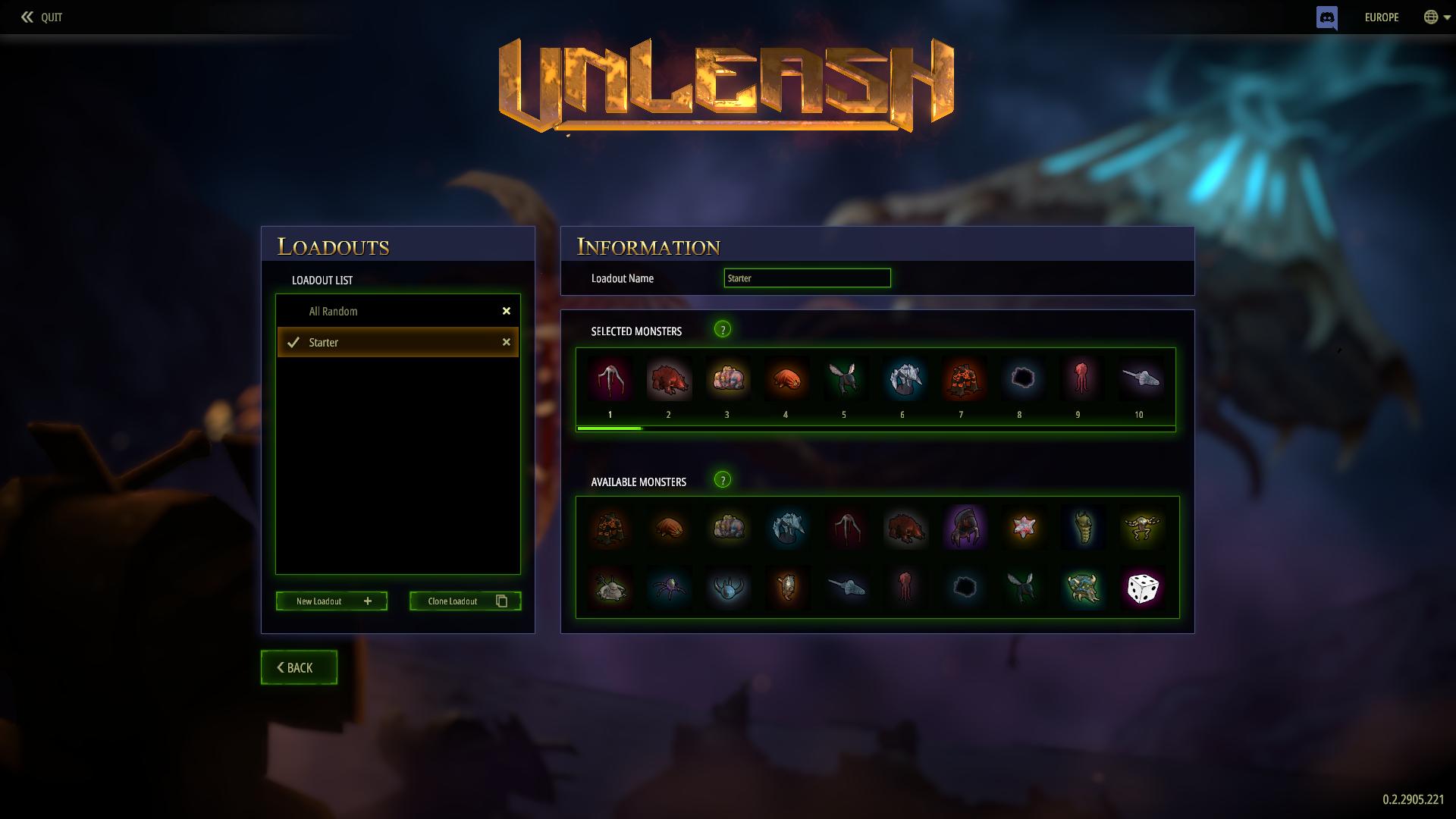Click inside the Loadout Name text field

807,278
